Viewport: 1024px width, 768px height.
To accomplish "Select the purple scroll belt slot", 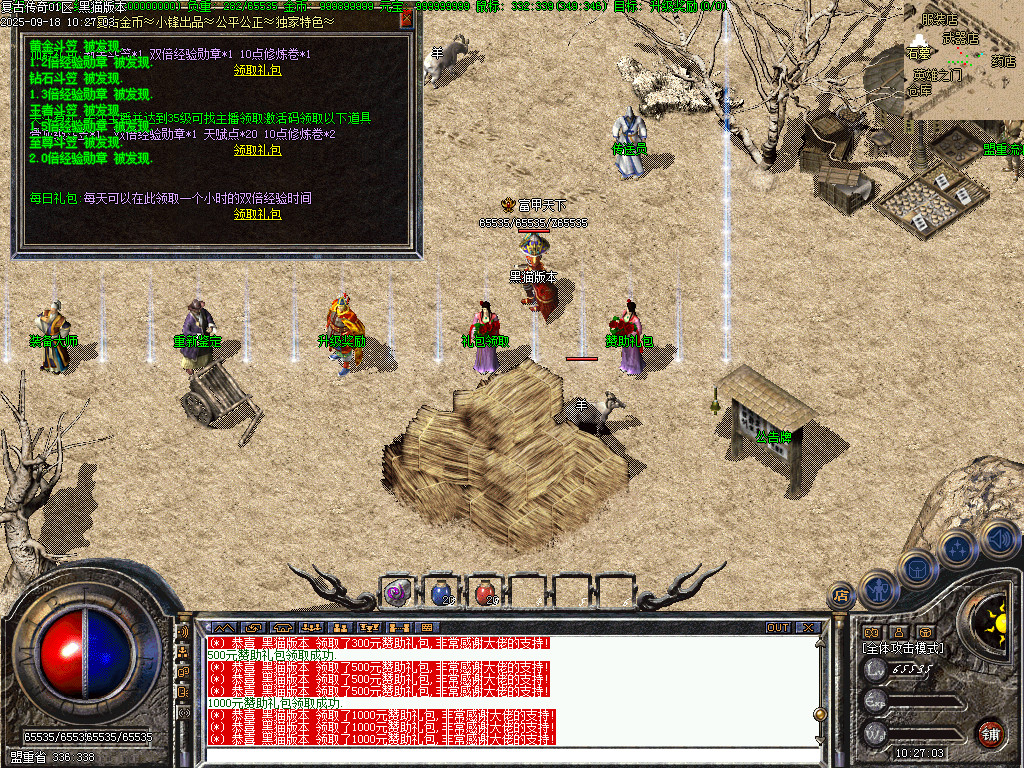I will click(397, 592).
